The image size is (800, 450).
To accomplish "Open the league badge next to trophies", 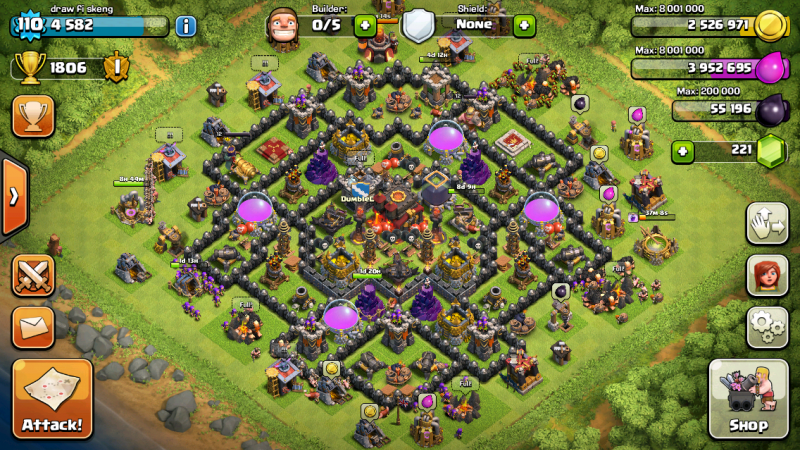I will [x=116, y=68].
